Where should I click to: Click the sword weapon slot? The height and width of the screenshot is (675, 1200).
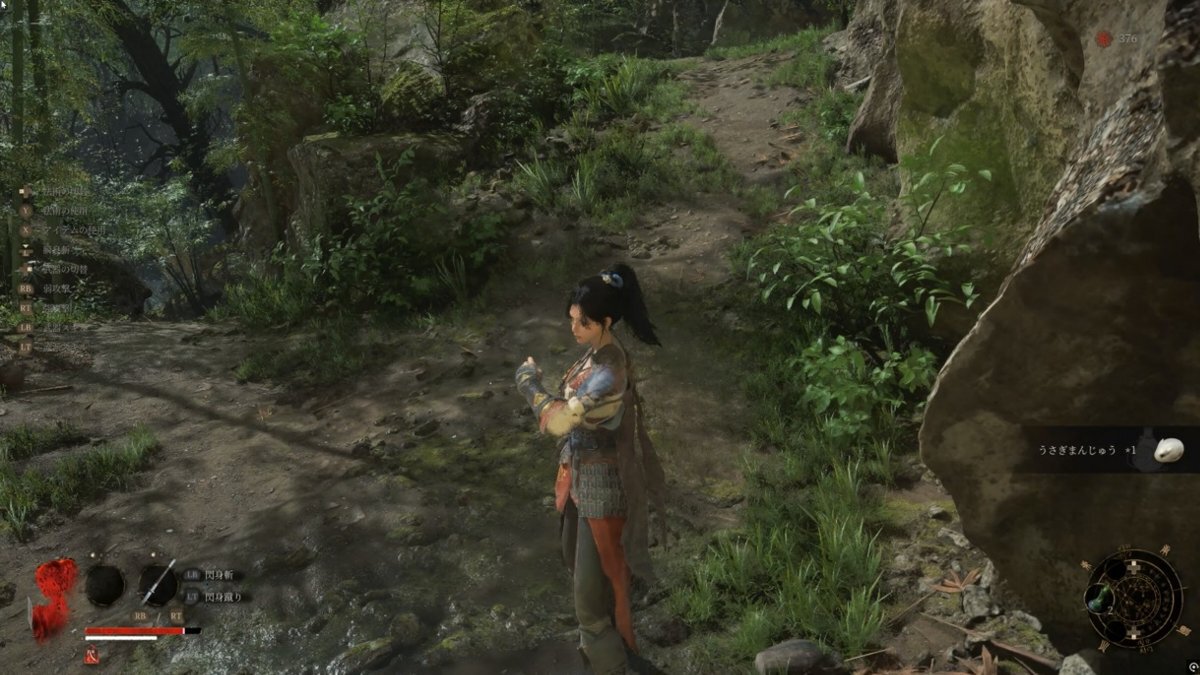click(158, 584)
